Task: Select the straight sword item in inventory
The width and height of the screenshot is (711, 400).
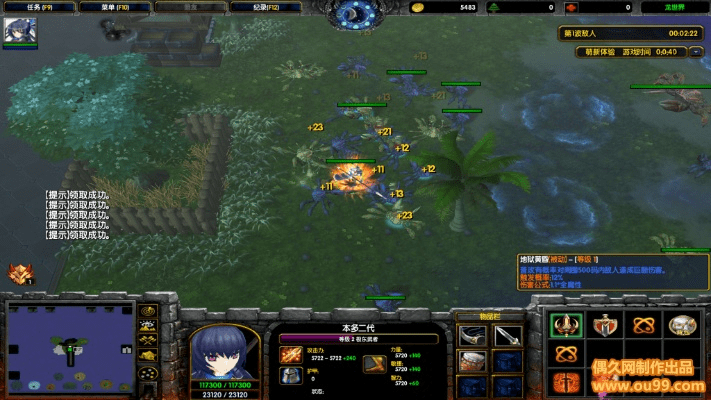Action: [x=507, y=336]
